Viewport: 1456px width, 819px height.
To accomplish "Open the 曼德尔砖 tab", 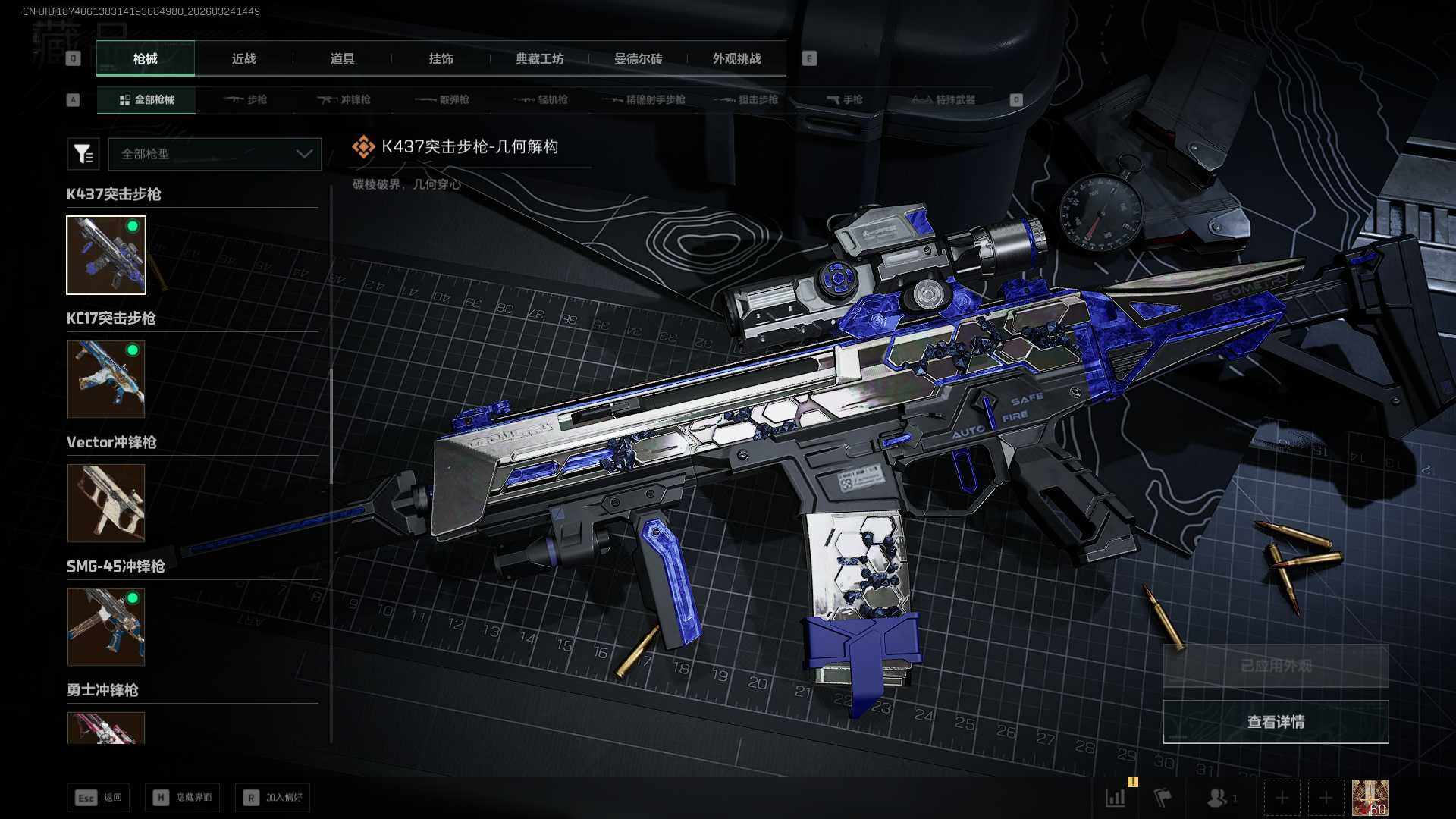I will [638, 59].
